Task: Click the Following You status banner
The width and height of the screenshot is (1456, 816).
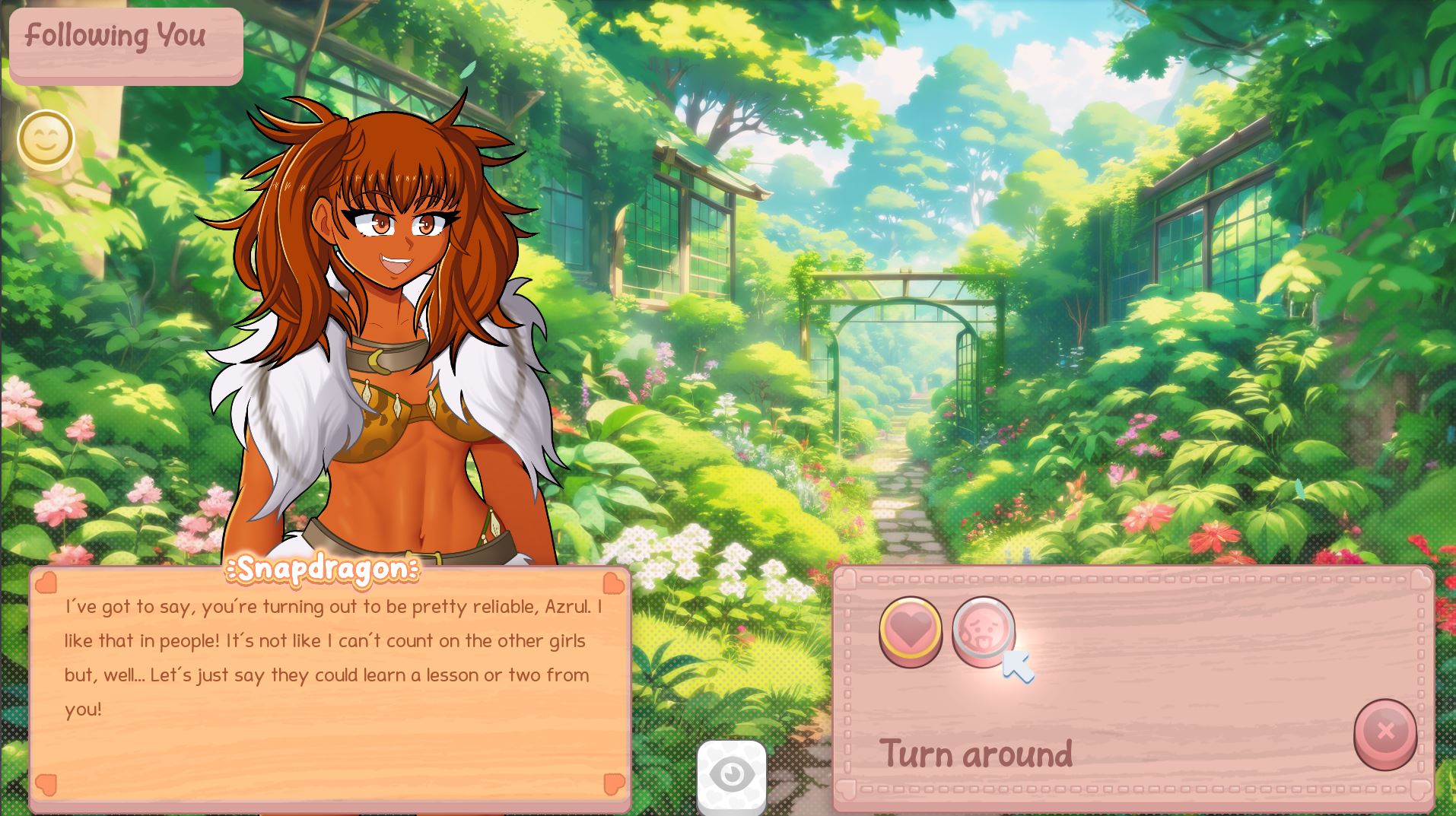Action: click(126, 44)
